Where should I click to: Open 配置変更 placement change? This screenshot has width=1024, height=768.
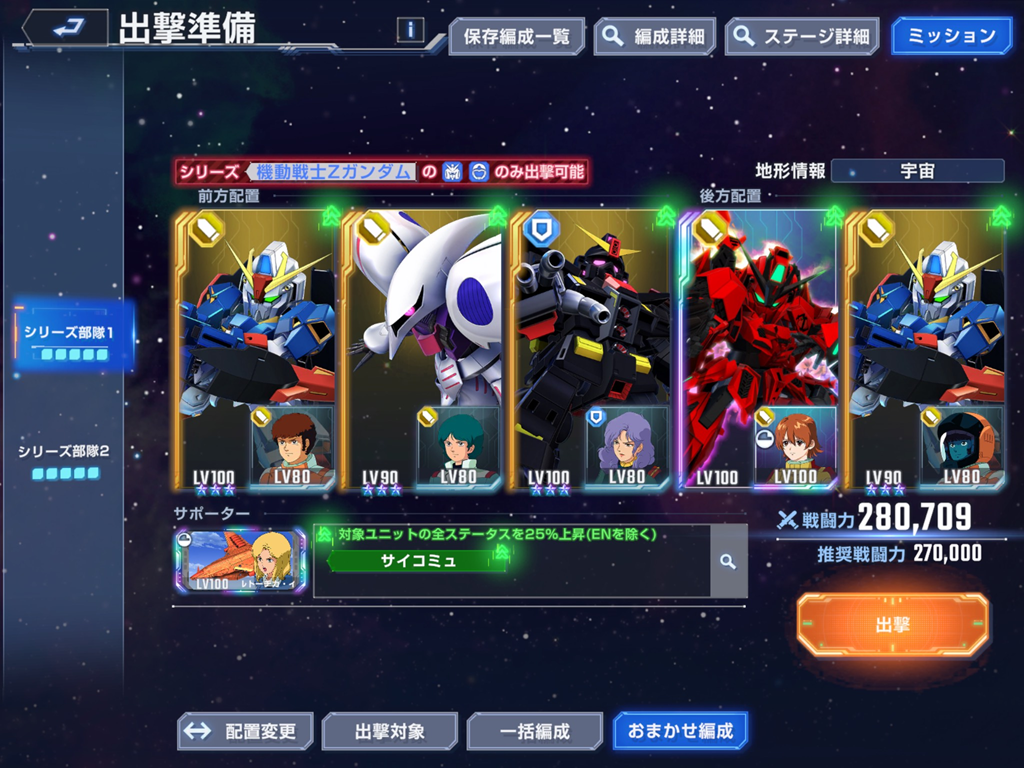point(246,731)
